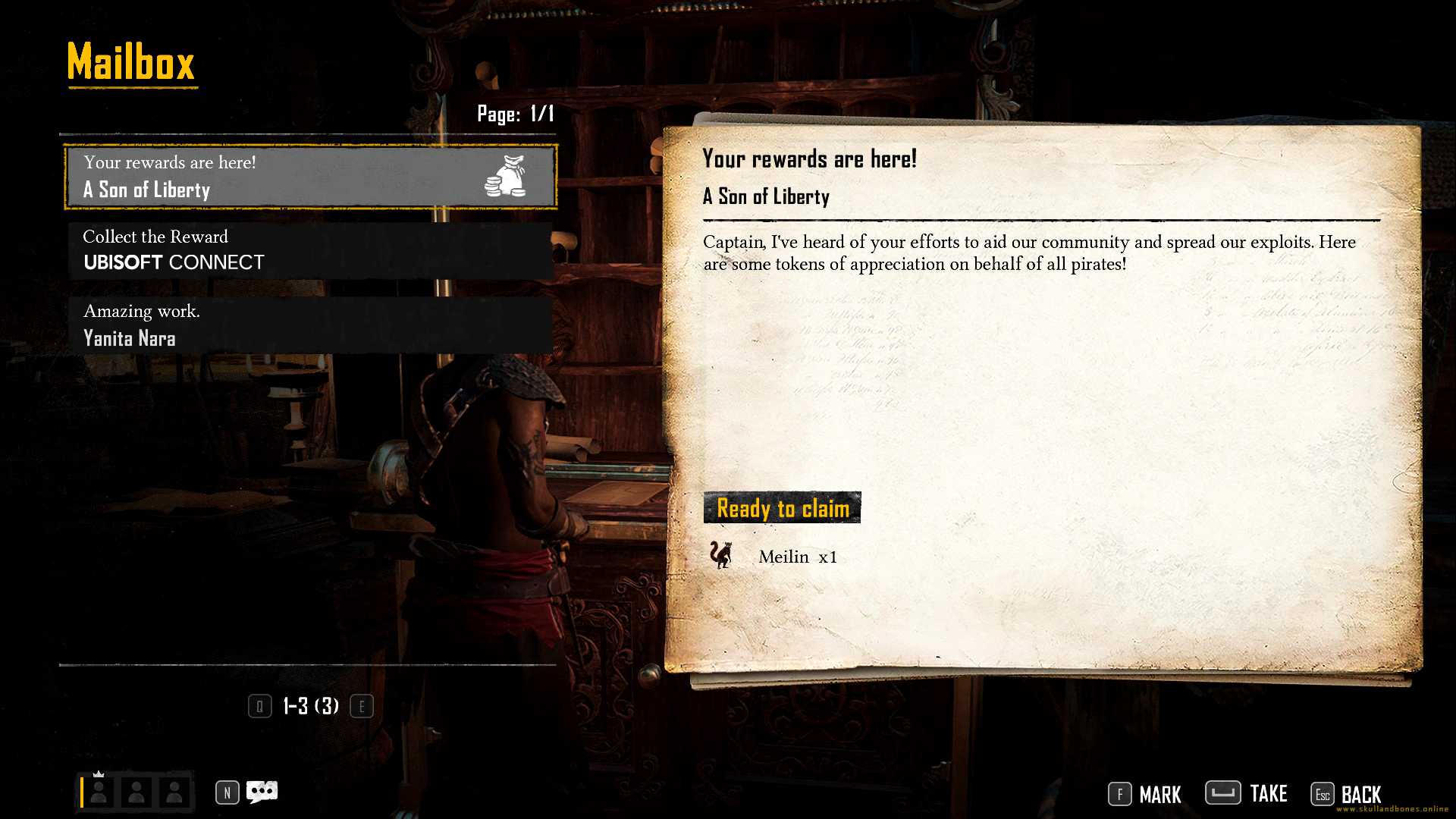This screenshot has height=819, width=1456.
Task: Open the chat speech bubble icon
Action: 262,792
